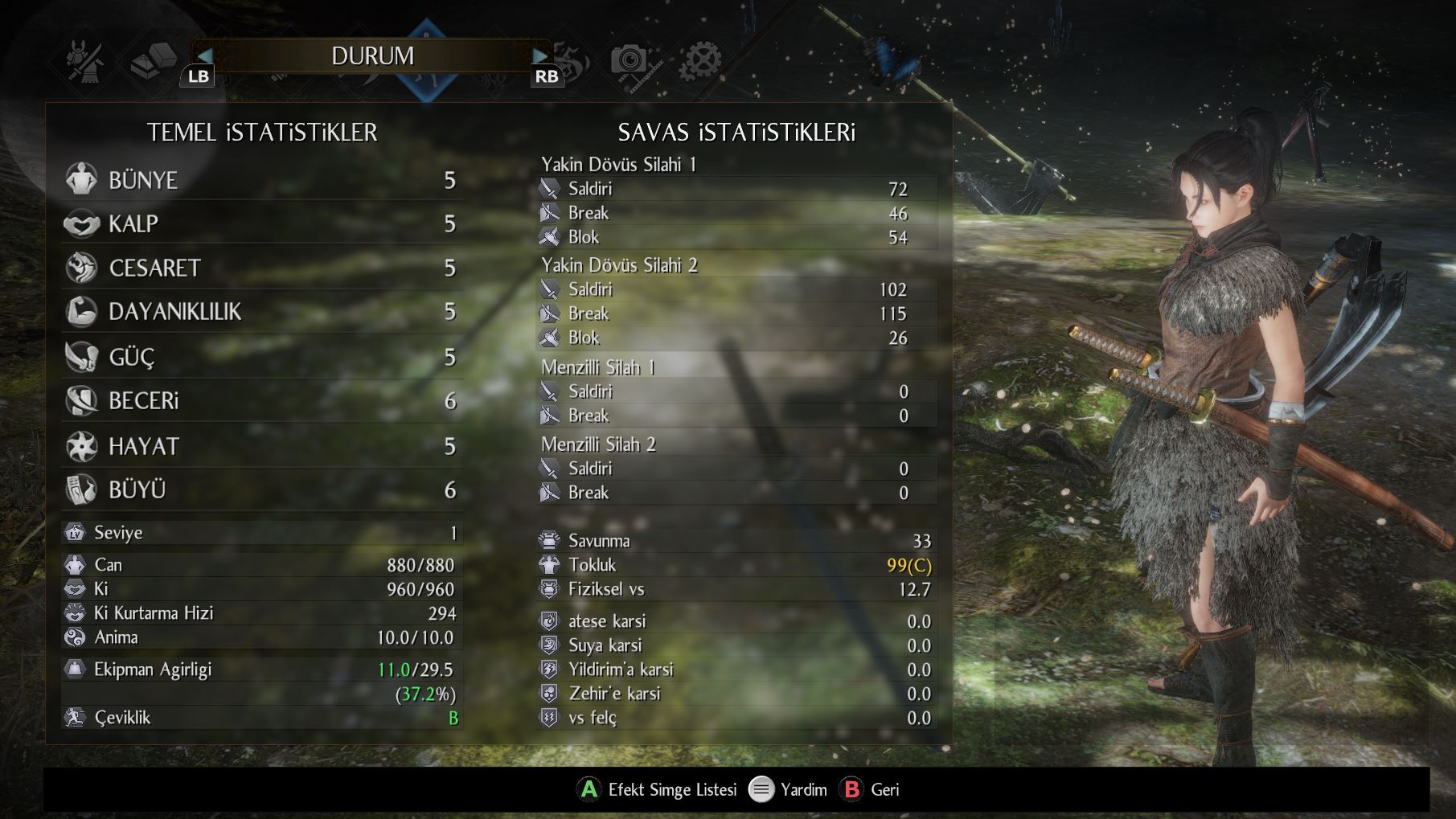Image resolution: width=1456 pixels, height=819 pixels.
Task: Select the BÜNYE stat row
Action: coord(261,180)
